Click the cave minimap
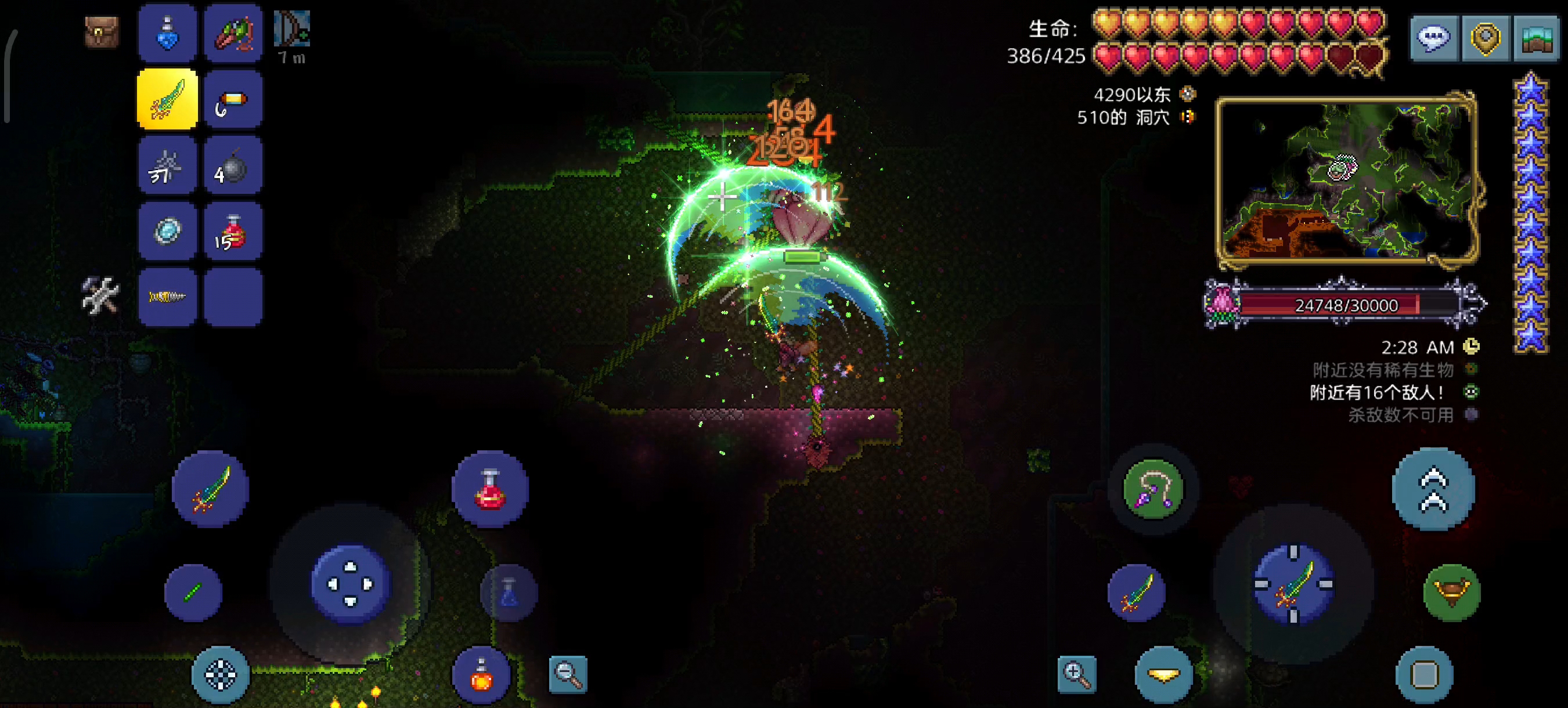This screenshot has width=1568, height=708. click(x=1346, y=180)
